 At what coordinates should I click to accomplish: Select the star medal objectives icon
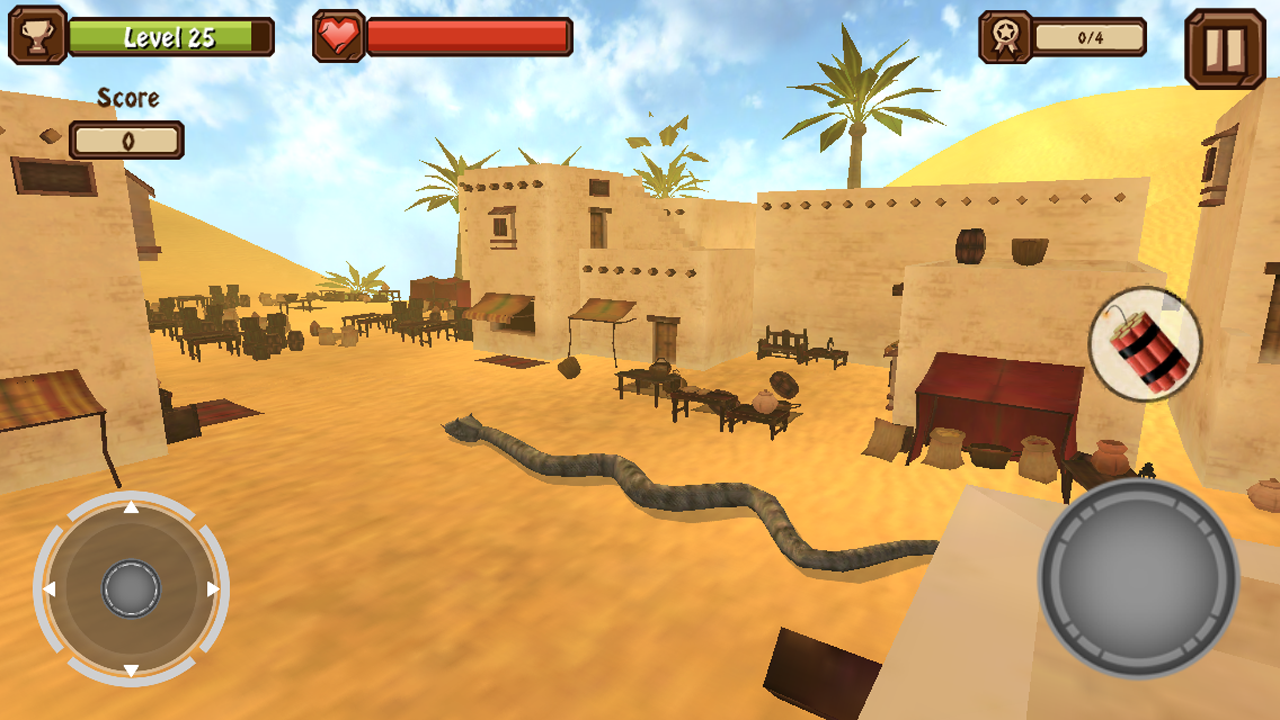click(1007, 35)
